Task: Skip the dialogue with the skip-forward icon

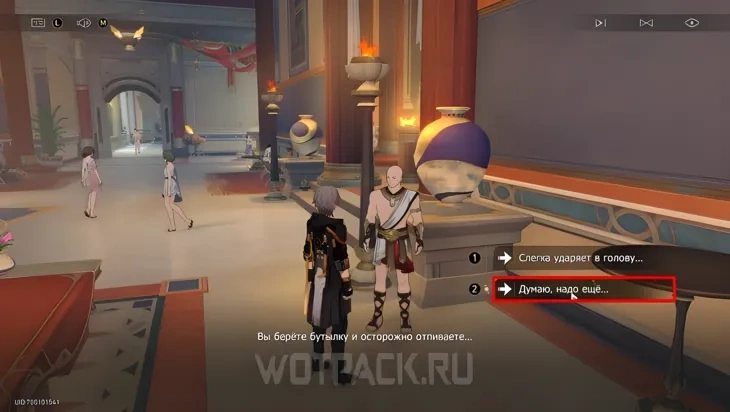Action: 600,22
